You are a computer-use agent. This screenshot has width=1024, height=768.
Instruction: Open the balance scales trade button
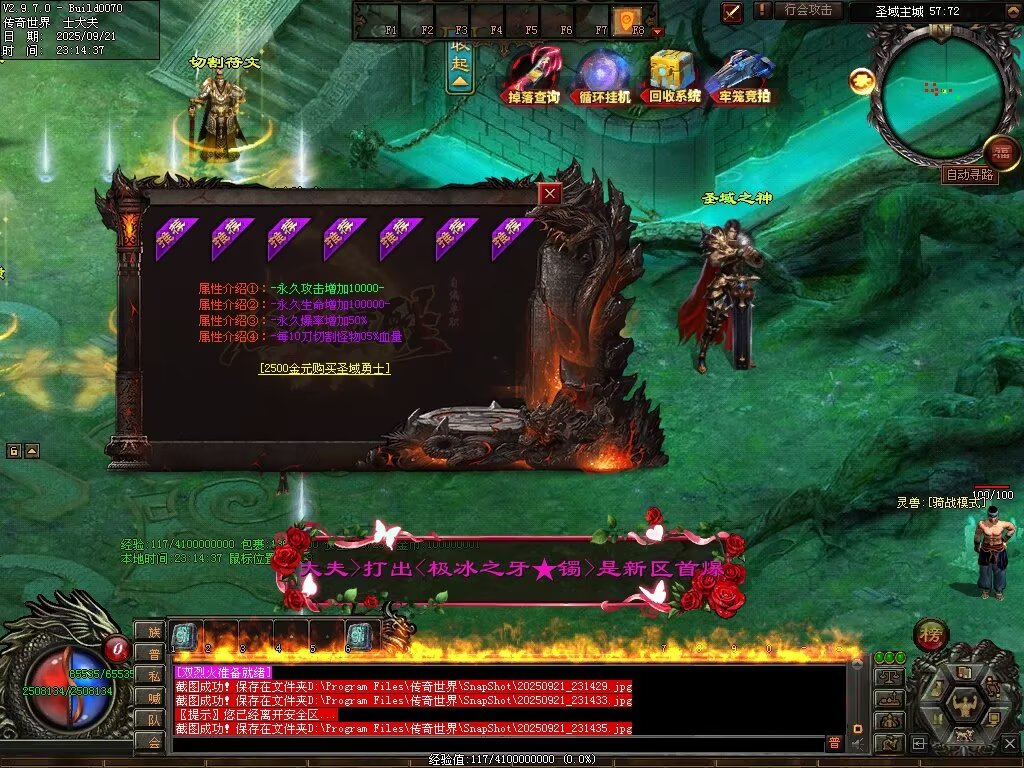point(887,678)
